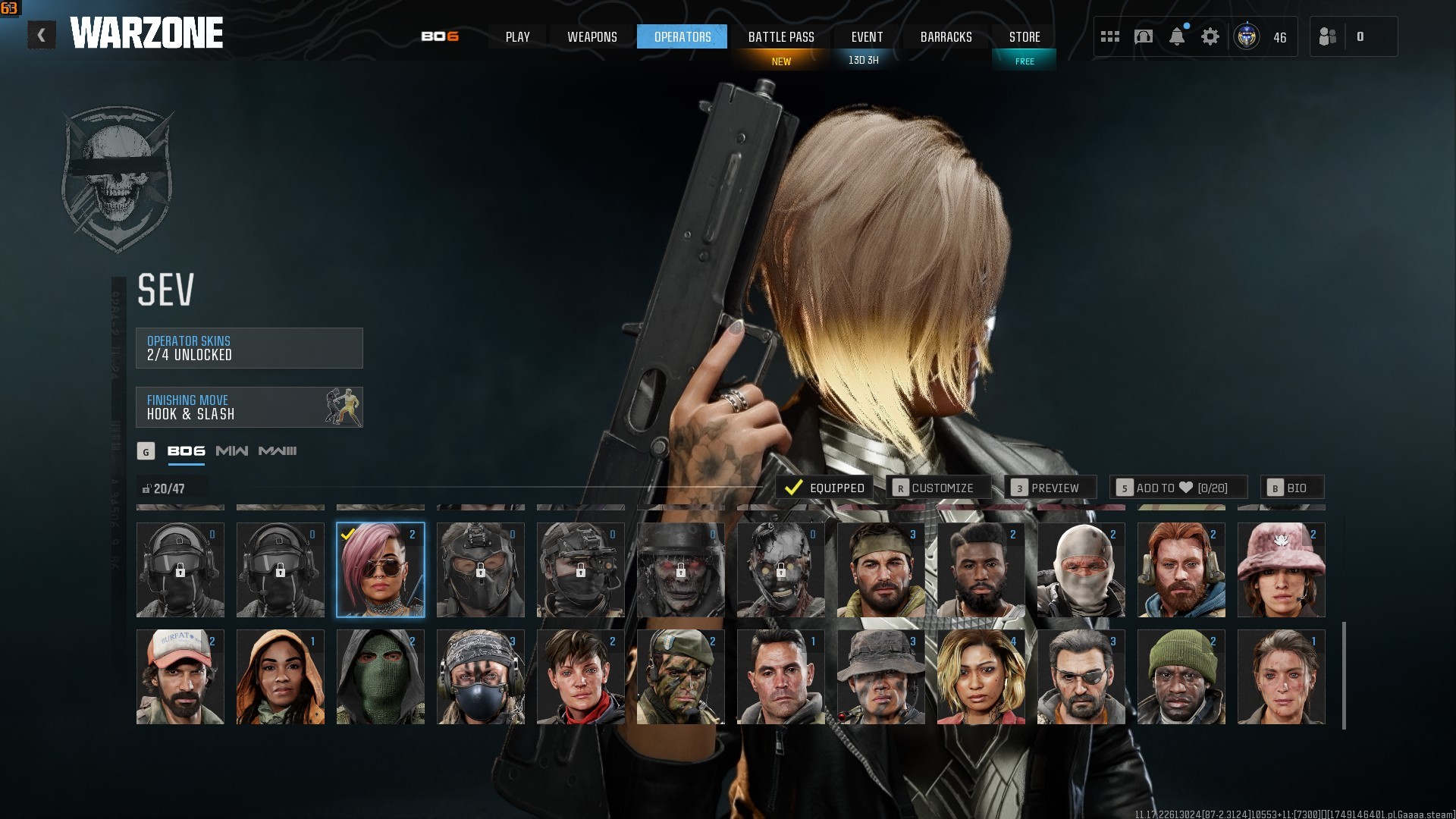Open the Operator Skins panel

point(249,348)
